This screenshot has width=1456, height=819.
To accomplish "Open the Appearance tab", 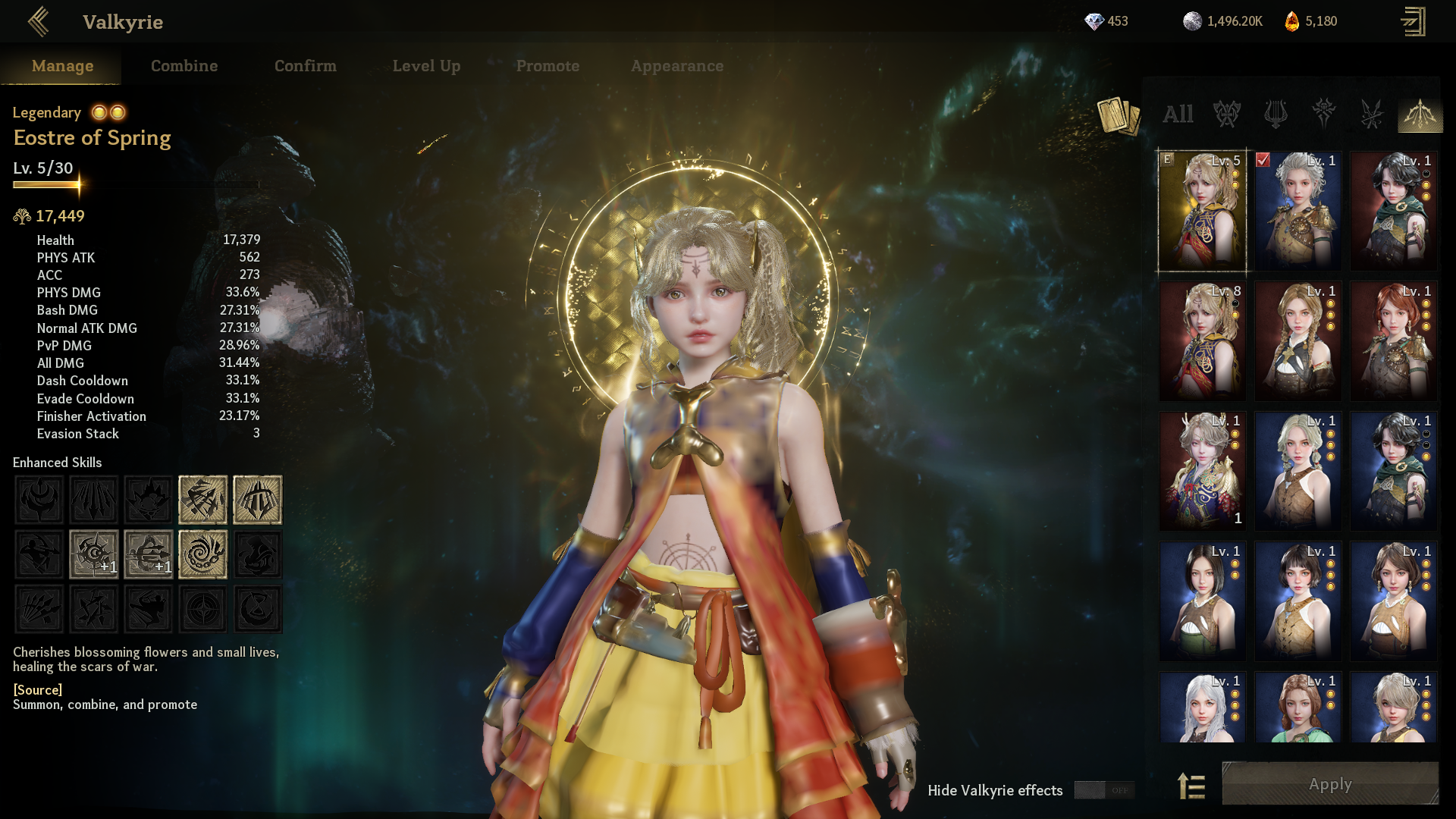I will point(677,66).
